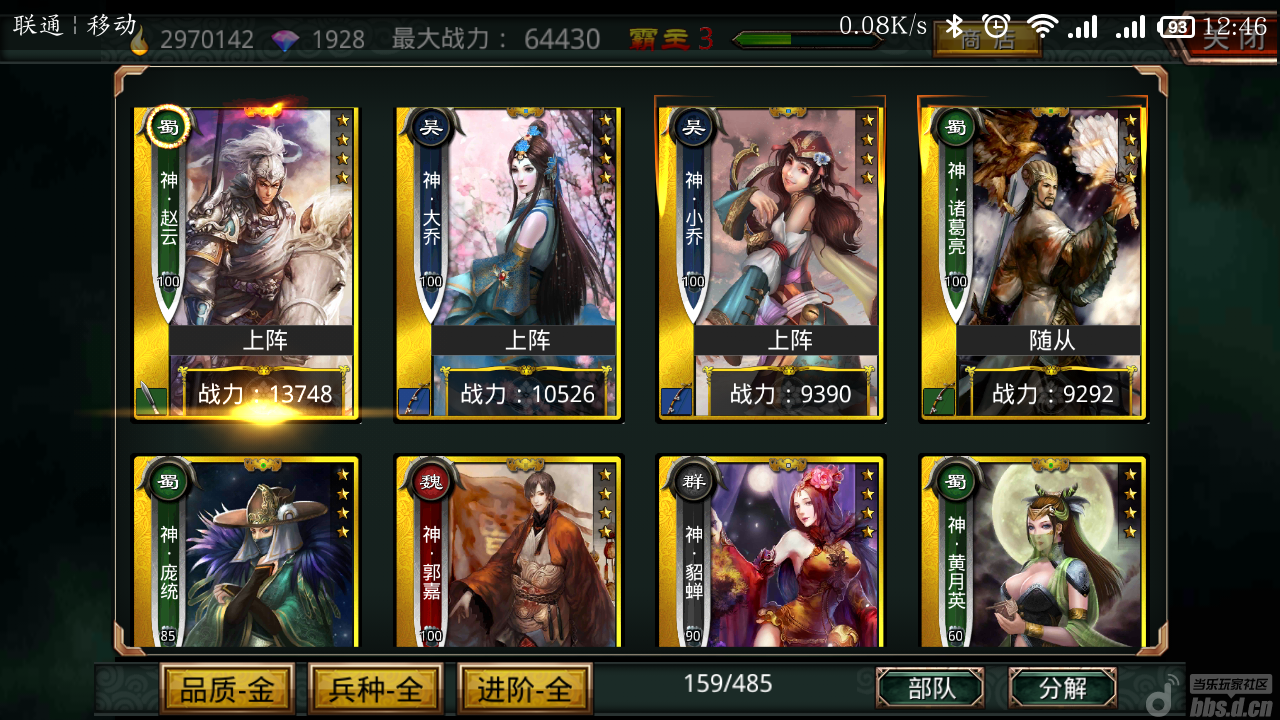Change the 兵种-全 troop type filter

click(x=376, y=689)
